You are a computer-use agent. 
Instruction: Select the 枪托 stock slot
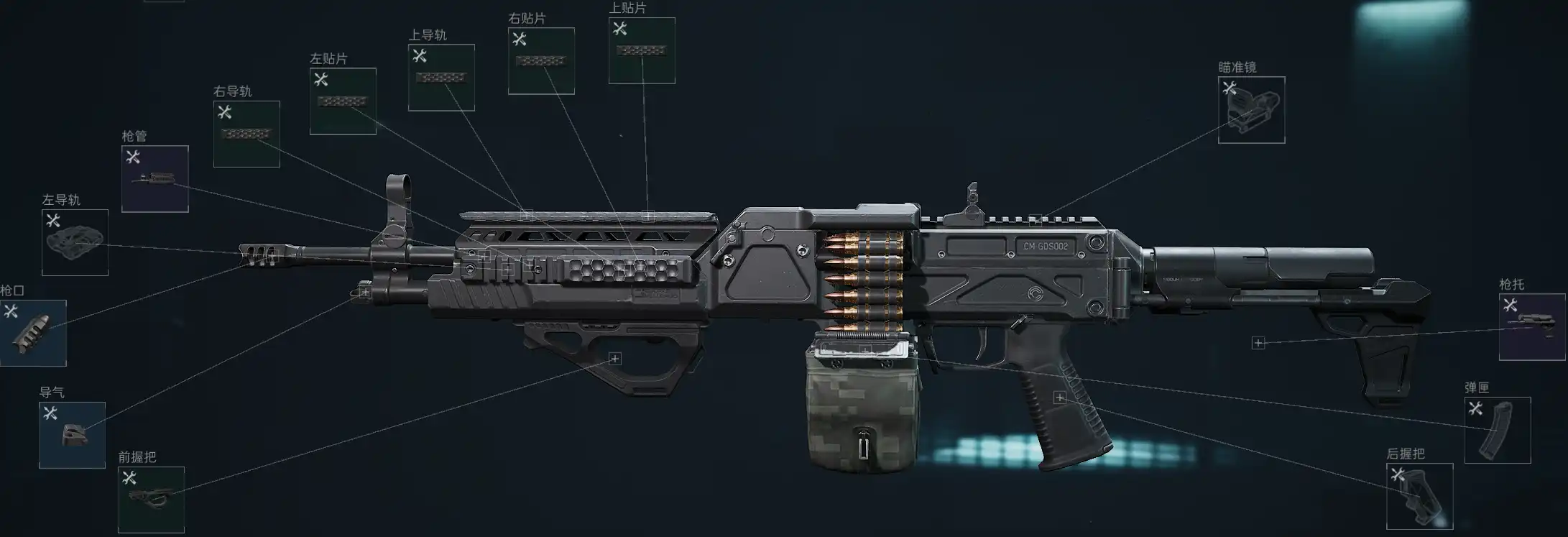coord(1531,327)
